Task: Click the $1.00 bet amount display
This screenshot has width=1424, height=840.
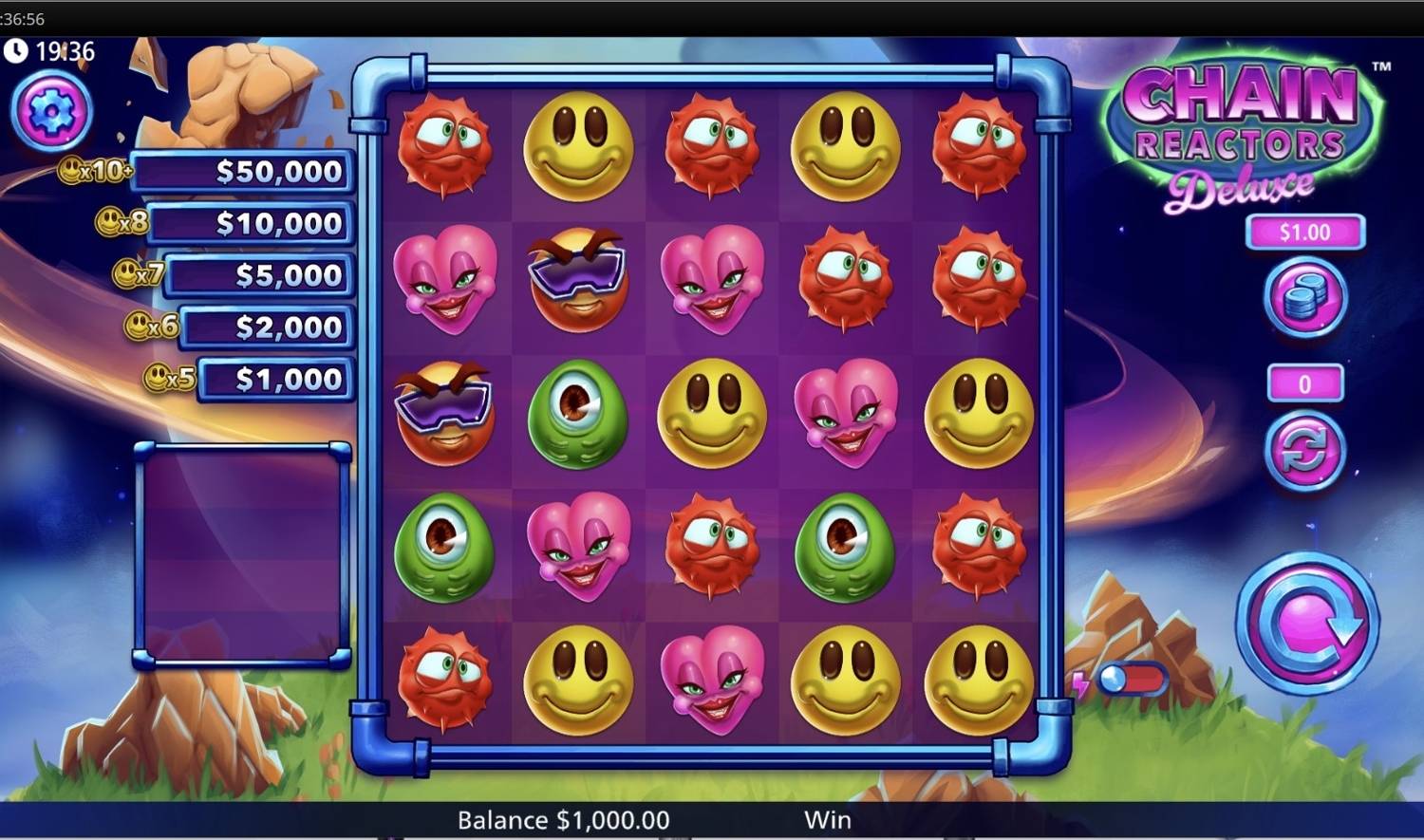Action: [x=1304, y=231]
